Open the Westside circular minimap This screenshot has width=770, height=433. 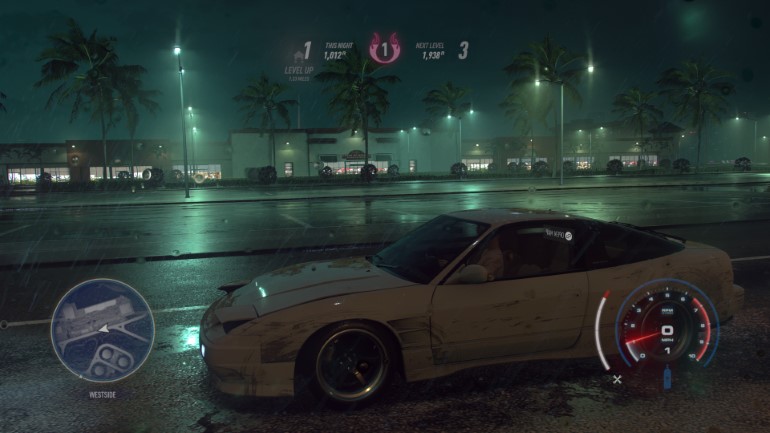coord(102,330)
